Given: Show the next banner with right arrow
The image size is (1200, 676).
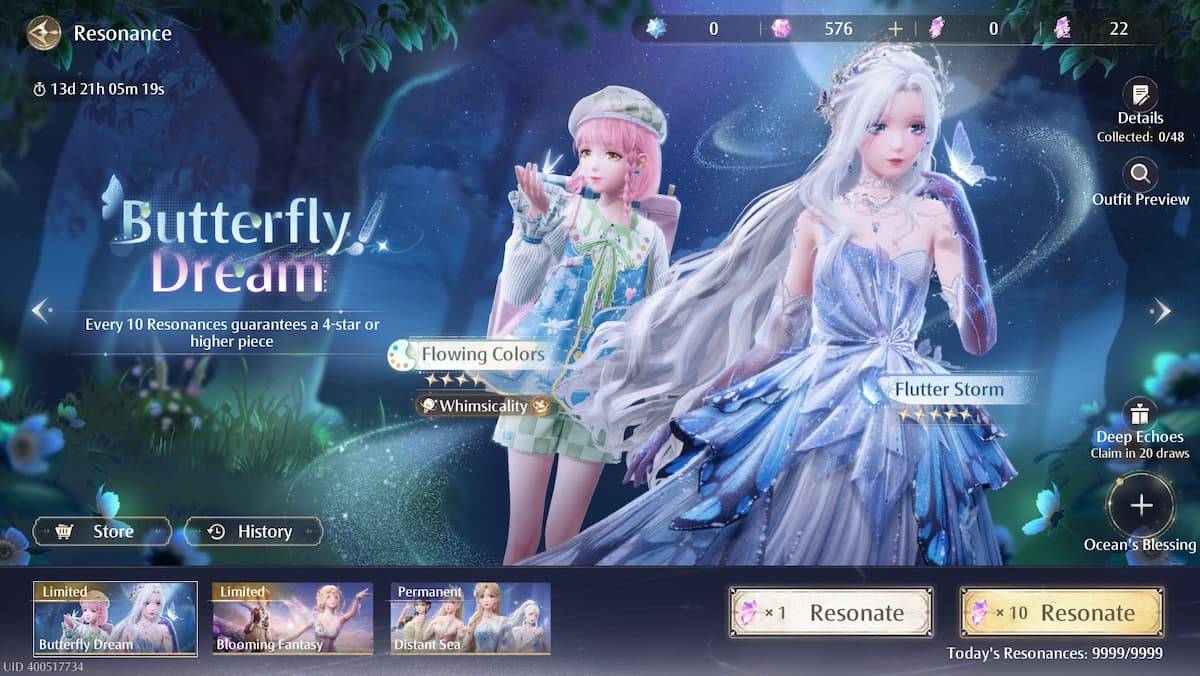Looking at the screenshot, I should tap(1161, 311).
